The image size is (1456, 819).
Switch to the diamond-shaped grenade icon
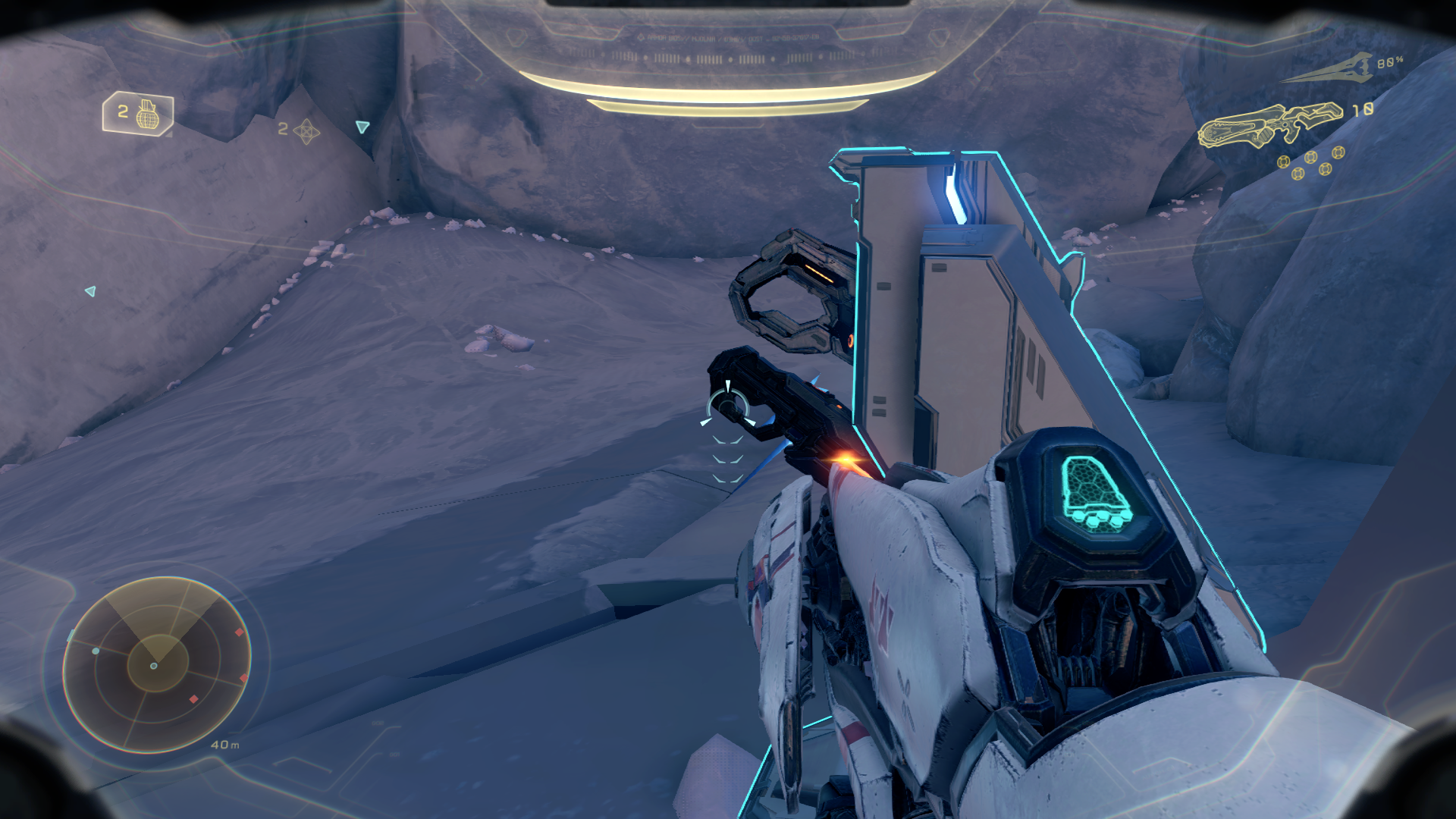coord(306,131)
